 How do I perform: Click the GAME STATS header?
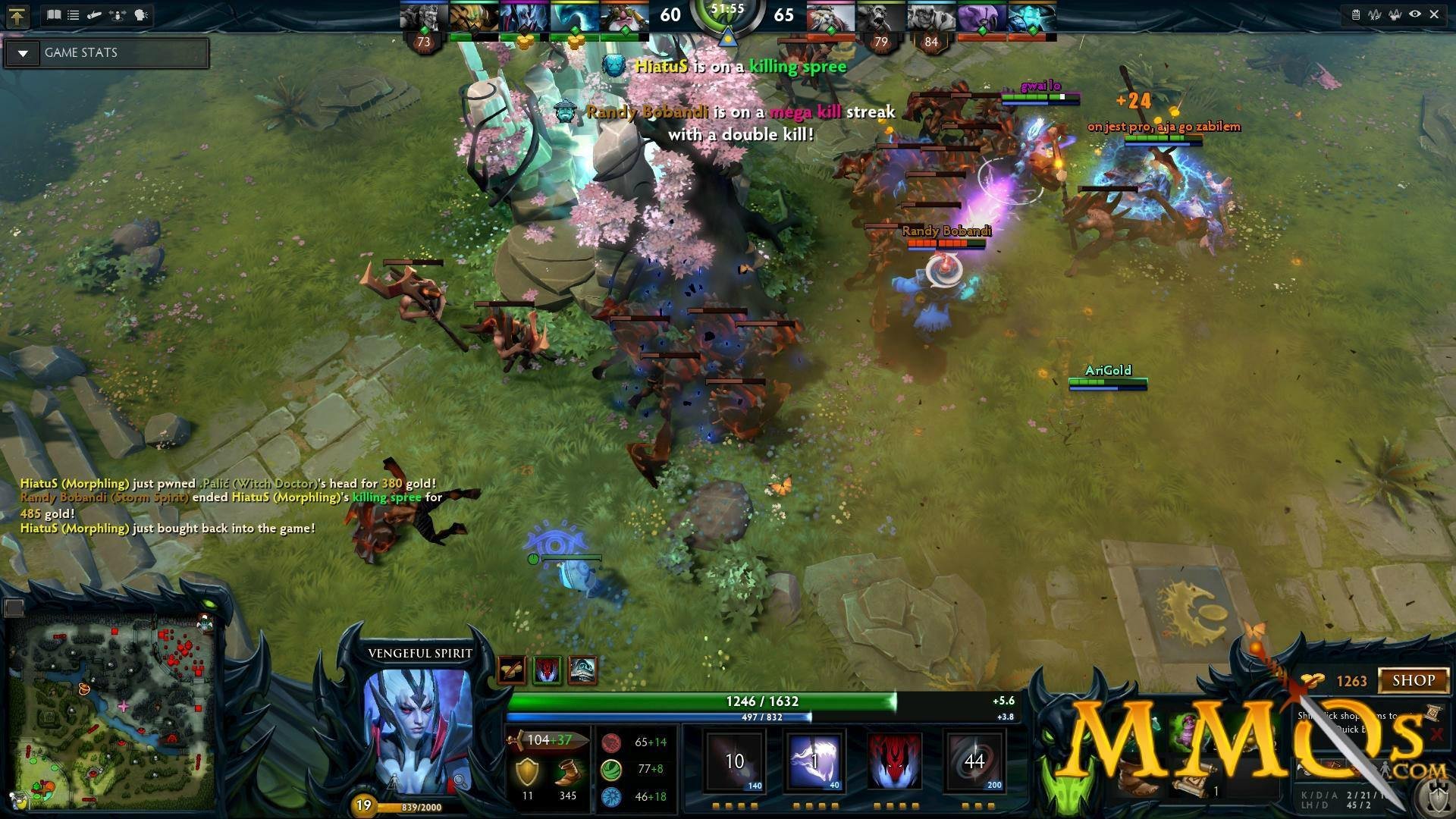(80, 53)
